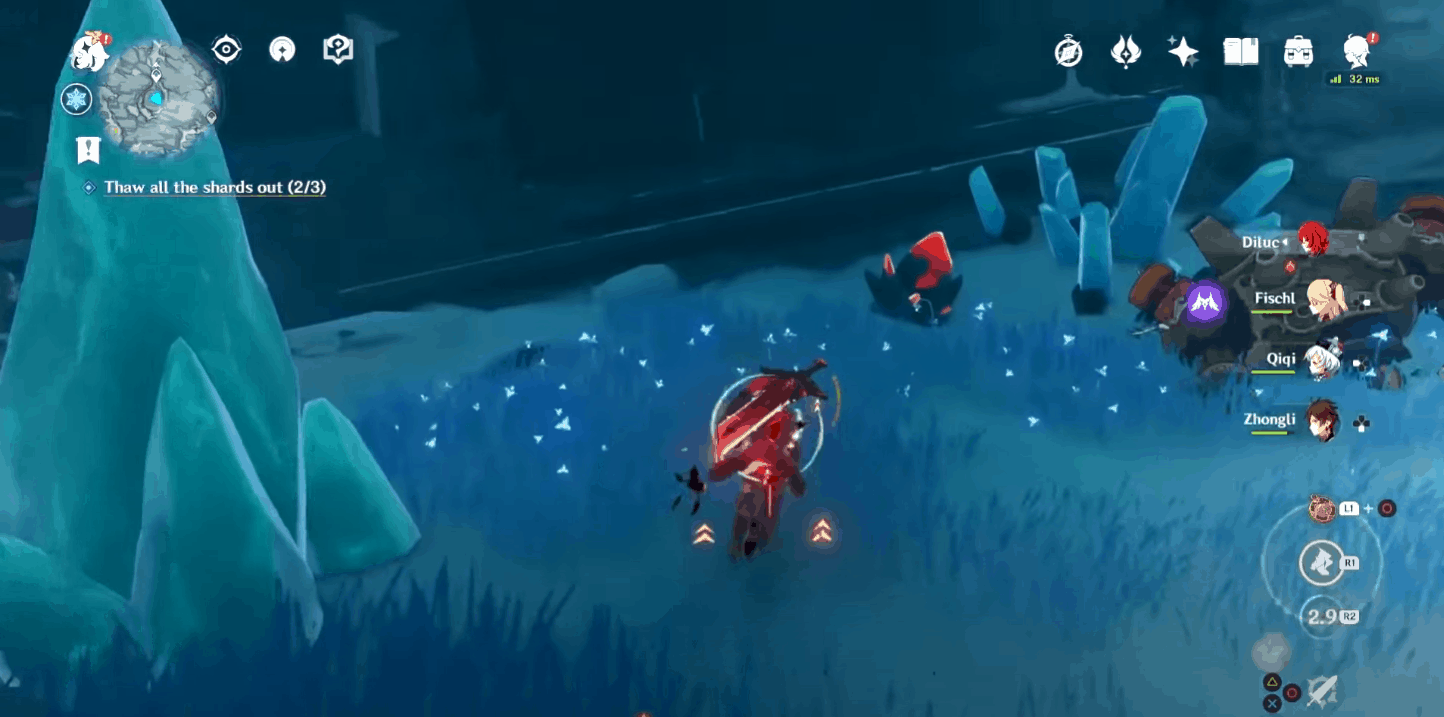Click the snowflake Sheer Cold icon
1444x717 pixels.
click(76, 99)
